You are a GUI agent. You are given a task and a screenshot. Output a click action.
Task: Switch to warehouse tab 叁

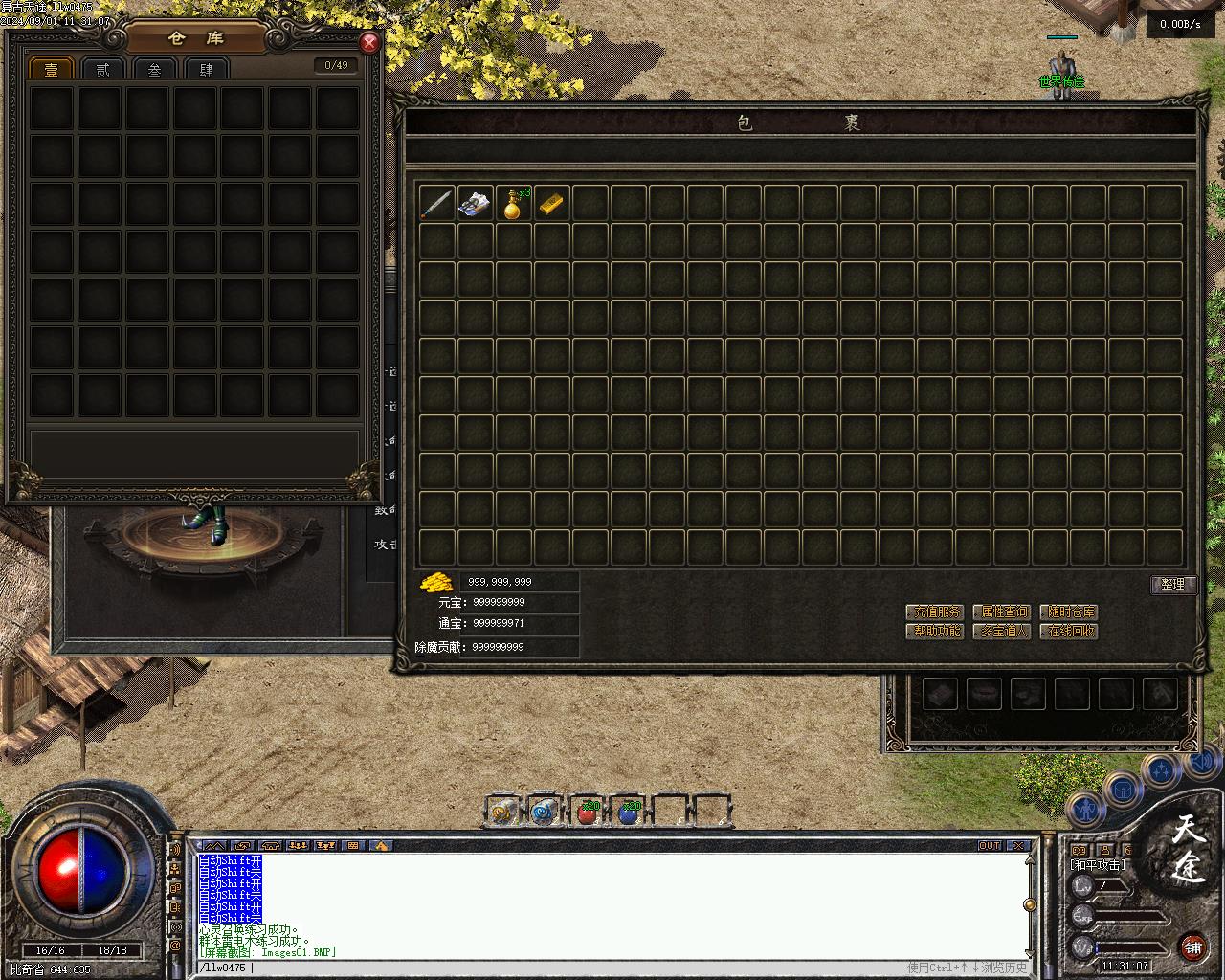(155, 69)
